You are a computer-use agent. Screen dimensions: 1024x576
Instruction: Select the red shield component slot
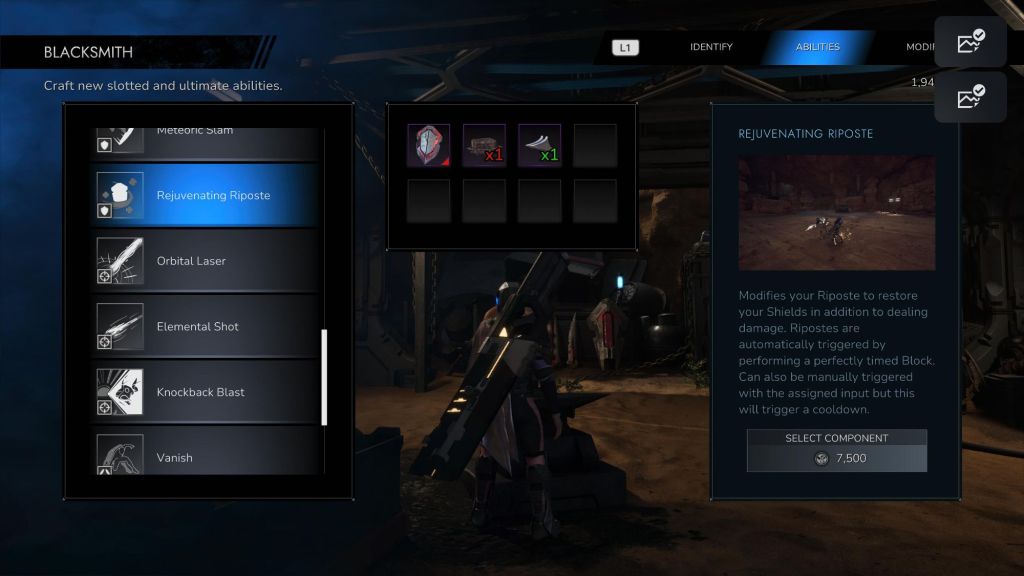coord(428,145)
